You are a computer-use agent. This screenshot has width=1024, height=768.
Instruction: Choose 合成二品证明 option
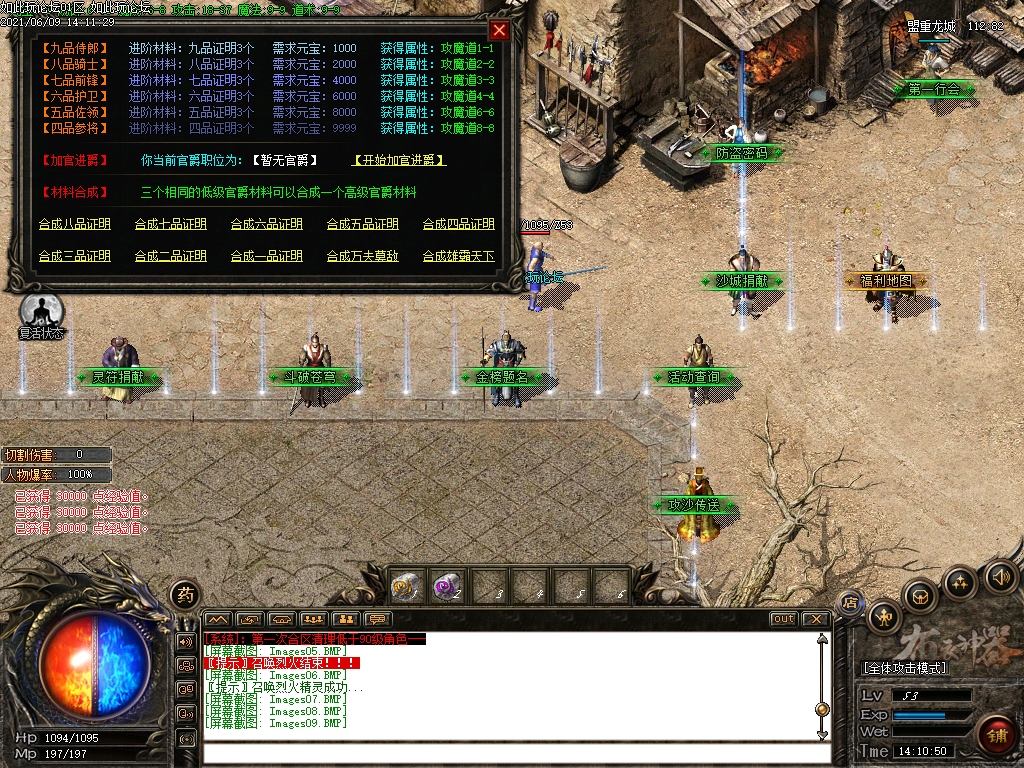170,256
